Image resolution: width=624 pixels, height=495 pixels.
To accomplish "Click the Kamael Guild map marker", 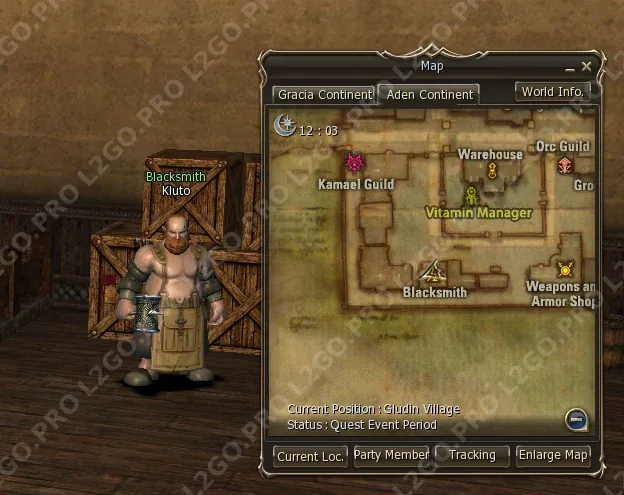I will (x=353, y=163).
